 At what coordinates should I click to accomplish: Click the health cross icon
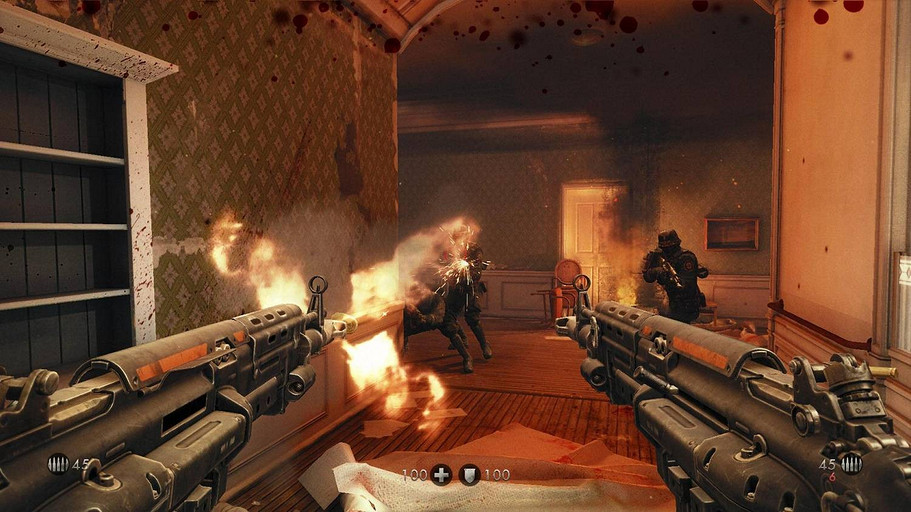(441, 475)
